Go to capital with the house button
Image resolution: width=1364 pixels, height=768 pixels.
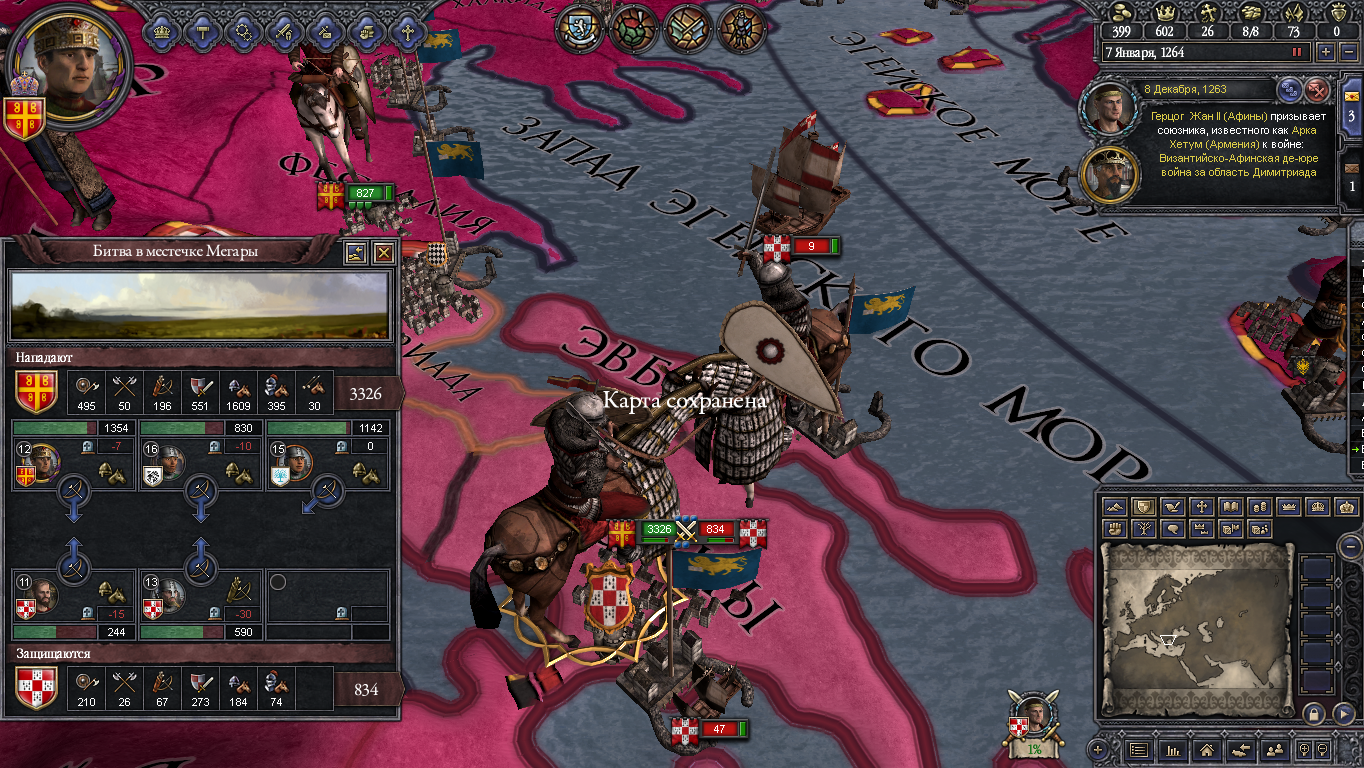(1206, 749)
